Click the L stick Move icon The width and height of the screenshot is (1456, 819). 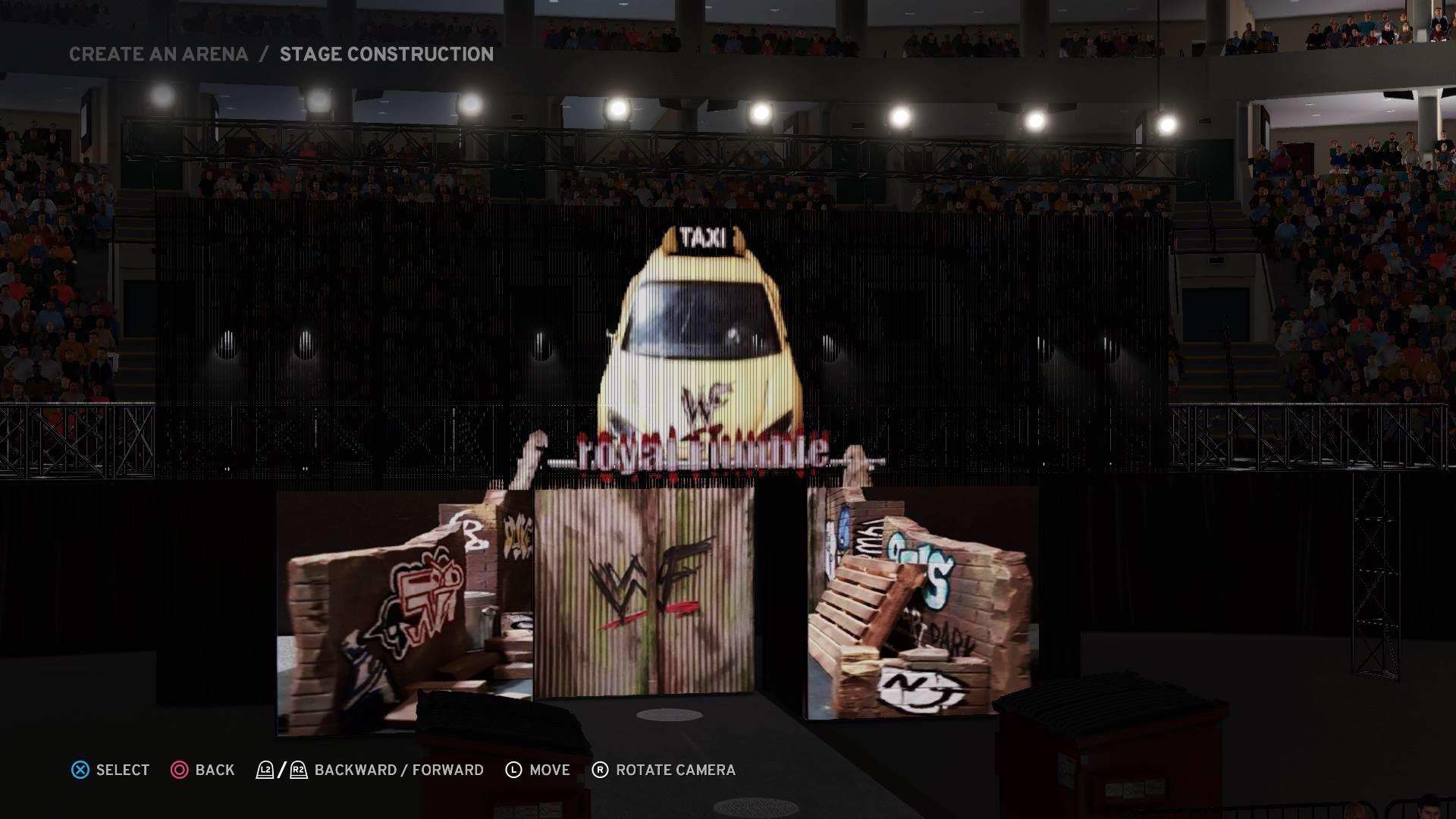pyautogui.click(x=515, y=770)
